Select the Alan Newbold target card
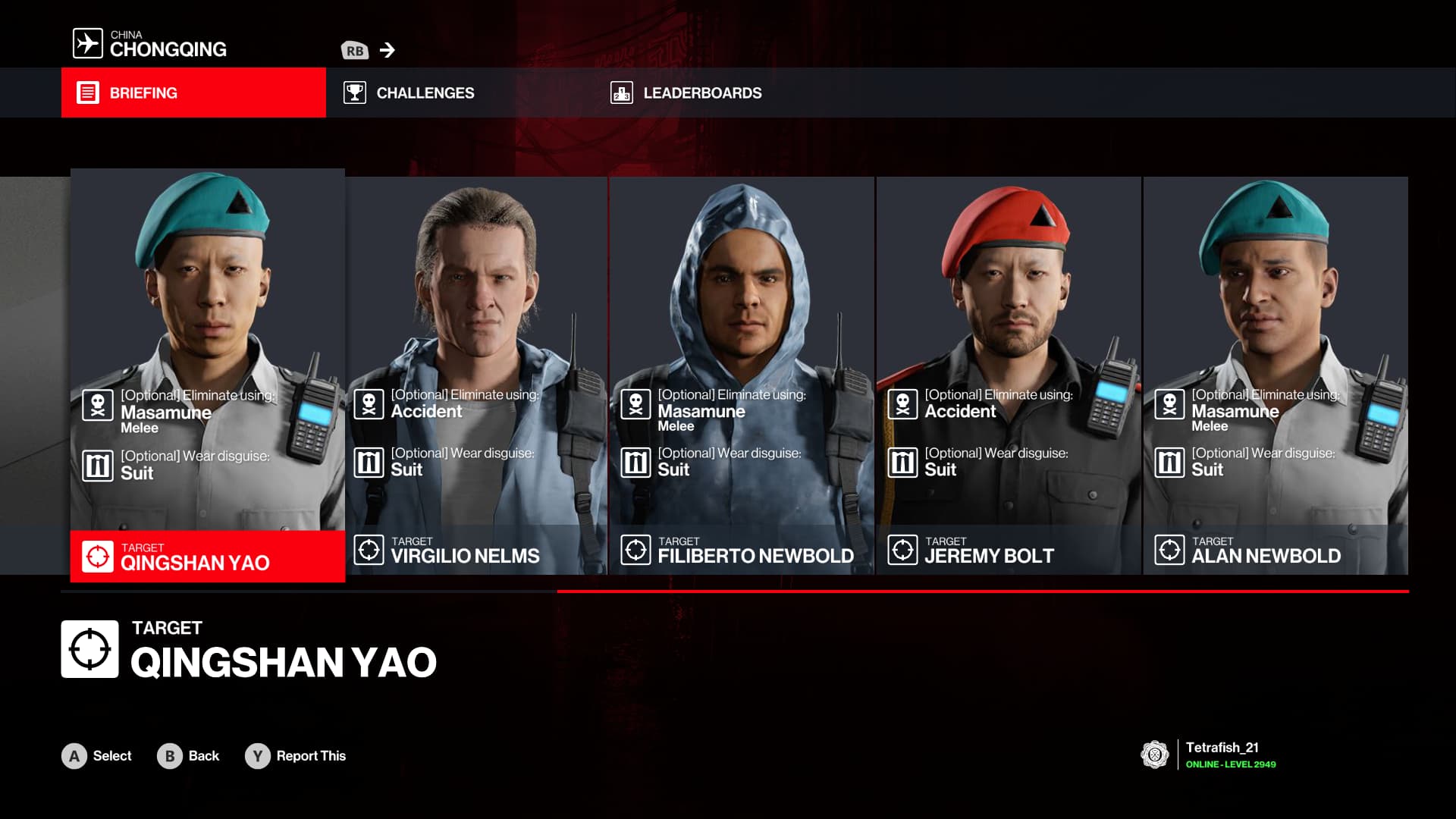The image size is (1456, 819). [x=1276, y=375]
